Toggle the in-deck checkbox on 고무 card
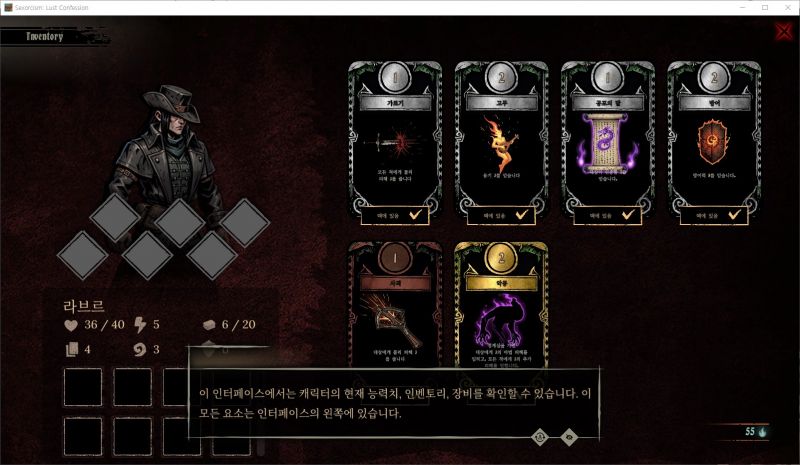Screen dimensions: 800x465 coord(525,214)
